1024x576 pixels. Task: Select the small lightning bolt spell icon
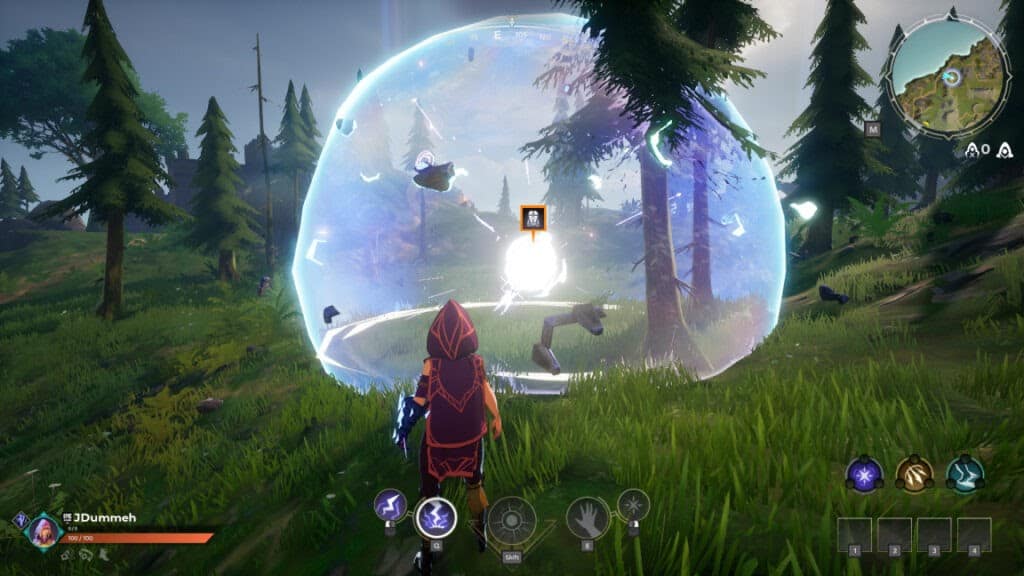point(389,505)
